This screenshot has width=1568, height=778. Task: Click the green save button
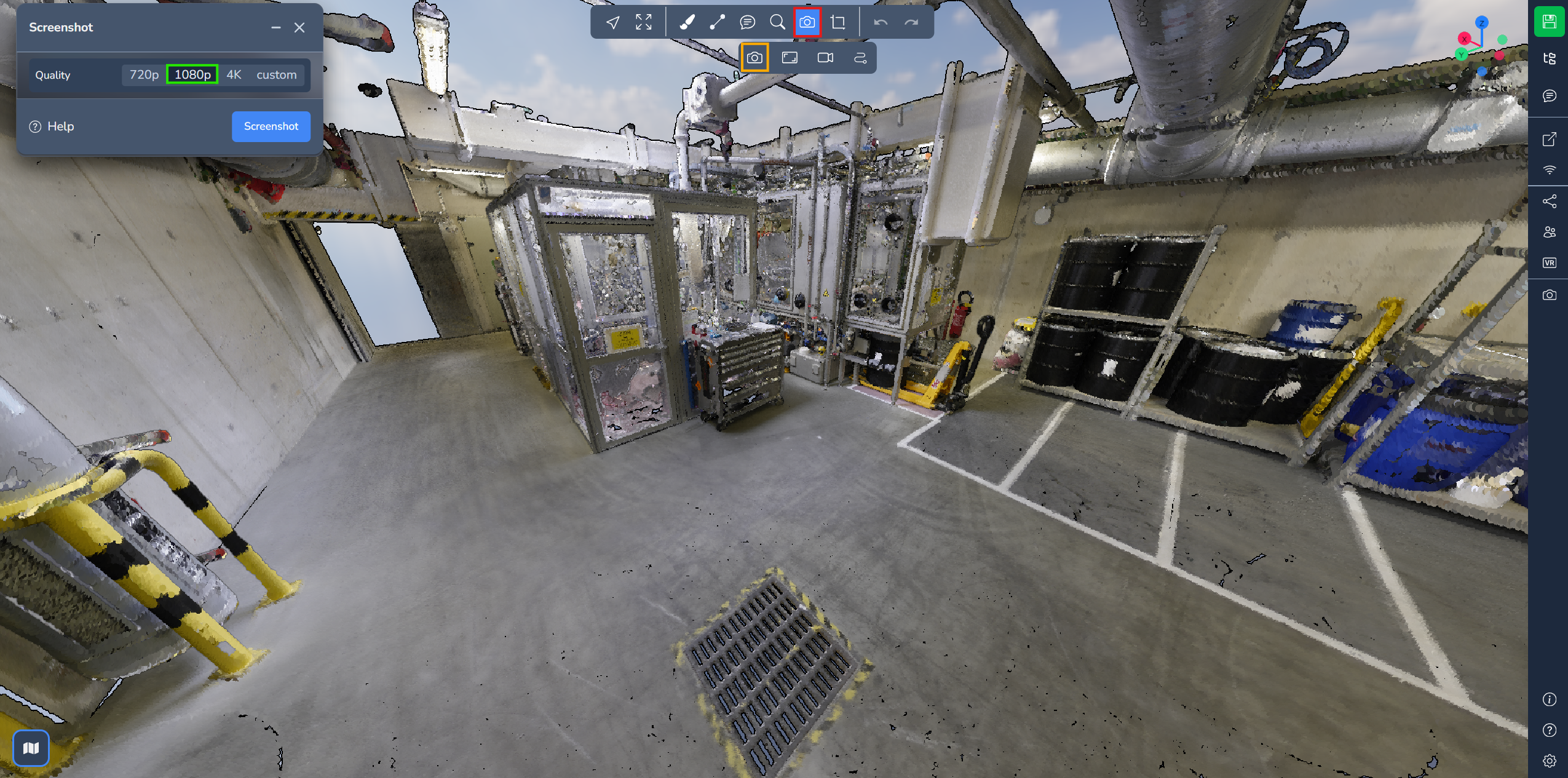[x=1549, y=22]
